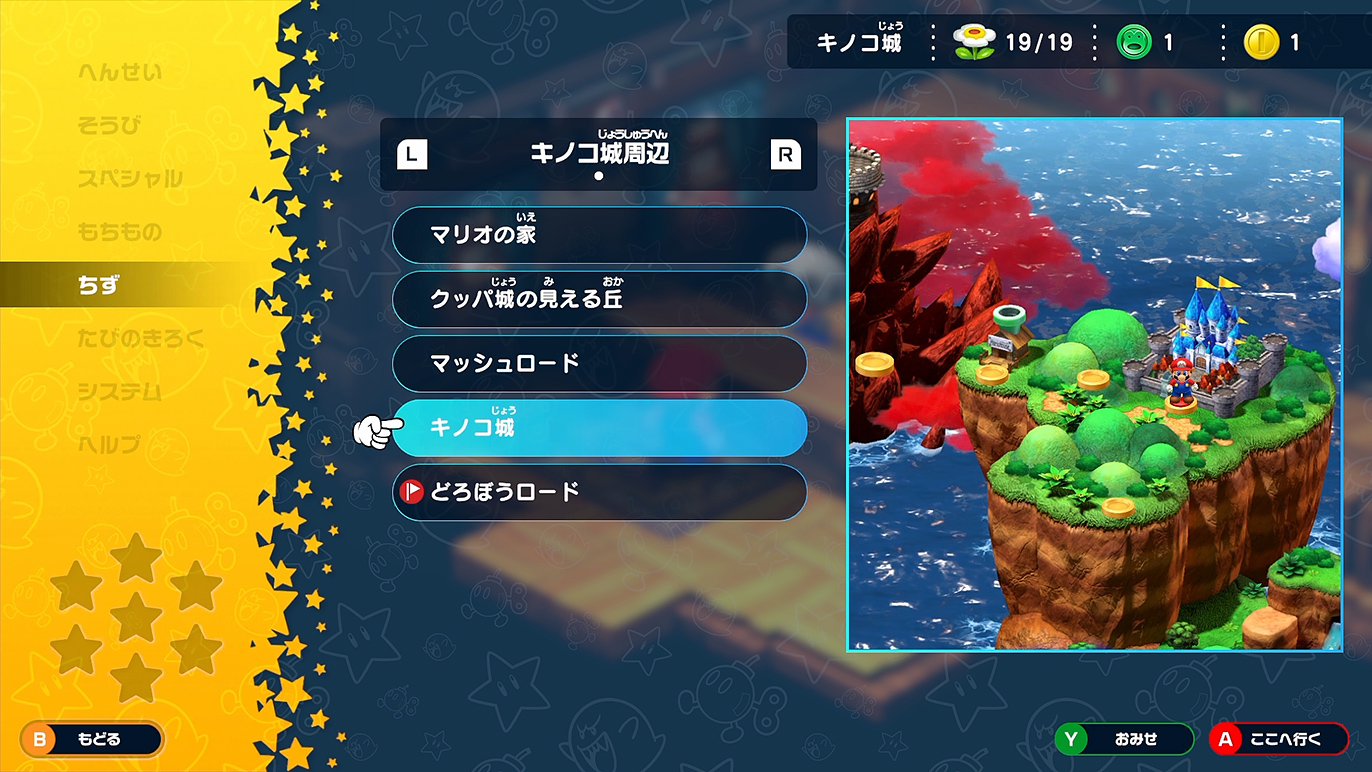Click the green Y button icon near おみせ
This screenshot has width=1372, height=772.
click(1071, 740)
